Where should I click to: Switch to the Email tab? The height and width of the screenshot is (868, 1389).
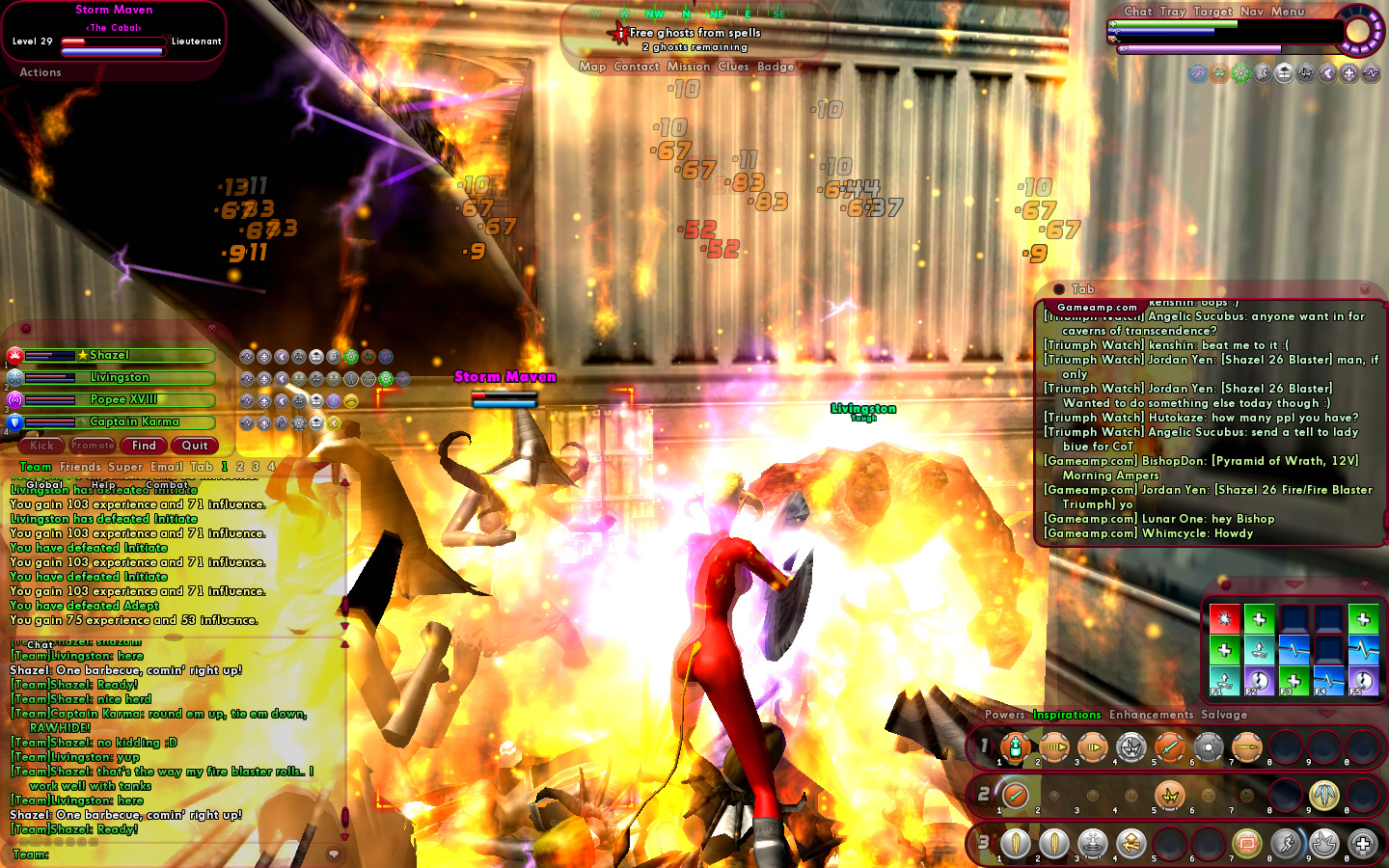click(x=167, y=467)
